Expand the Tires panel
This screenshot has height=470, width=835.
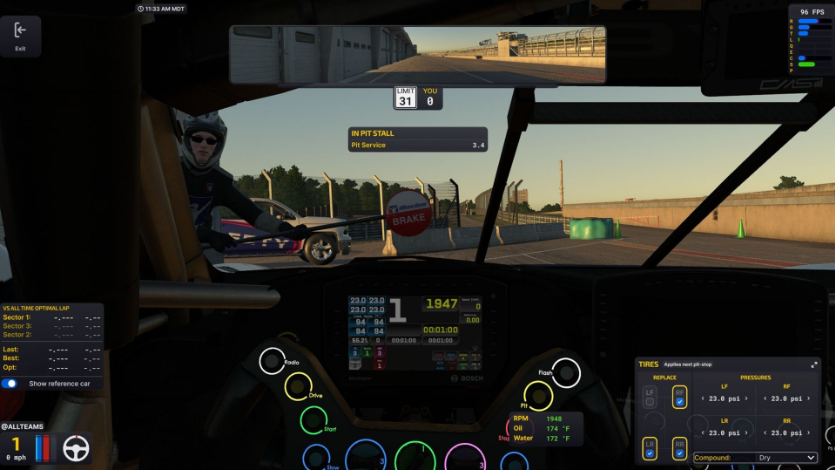coord(816,365)
